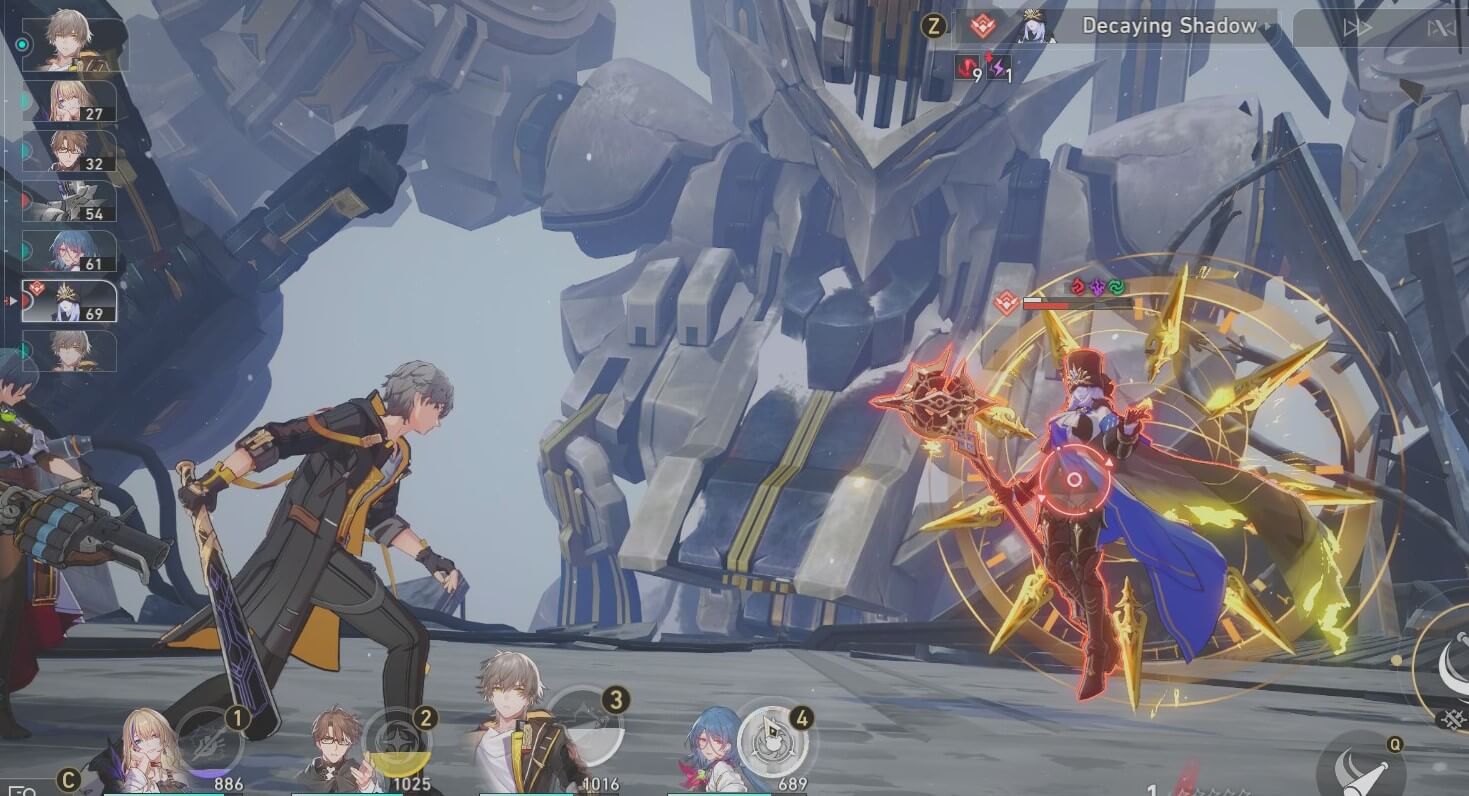Activate the fully charged ultimate numbered 4
This screenshot has height=796, width=1469.
(770, 742)
